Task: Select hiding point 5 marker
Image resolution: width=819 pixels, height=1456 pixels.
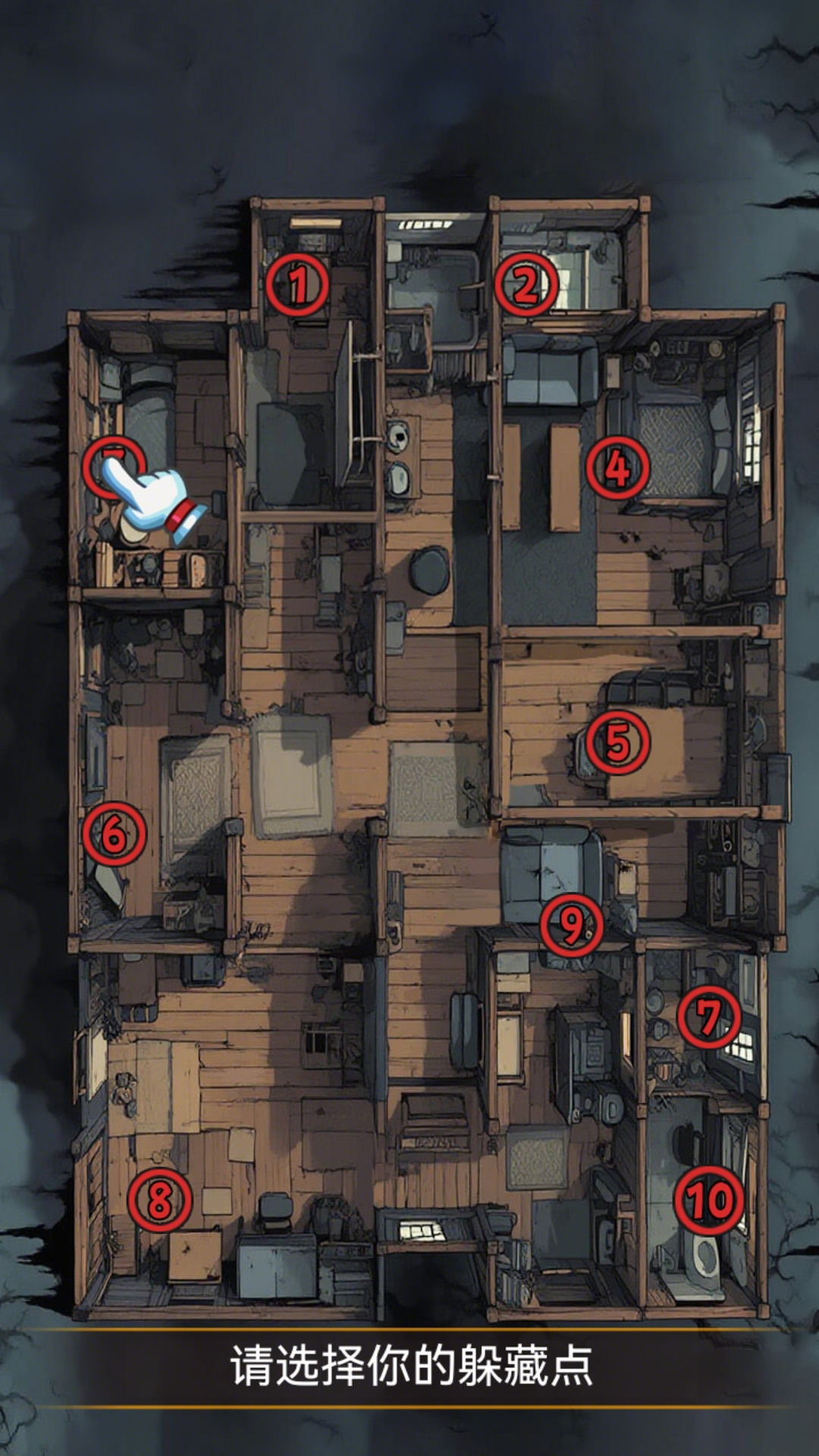Action: (x=617, y=742)
